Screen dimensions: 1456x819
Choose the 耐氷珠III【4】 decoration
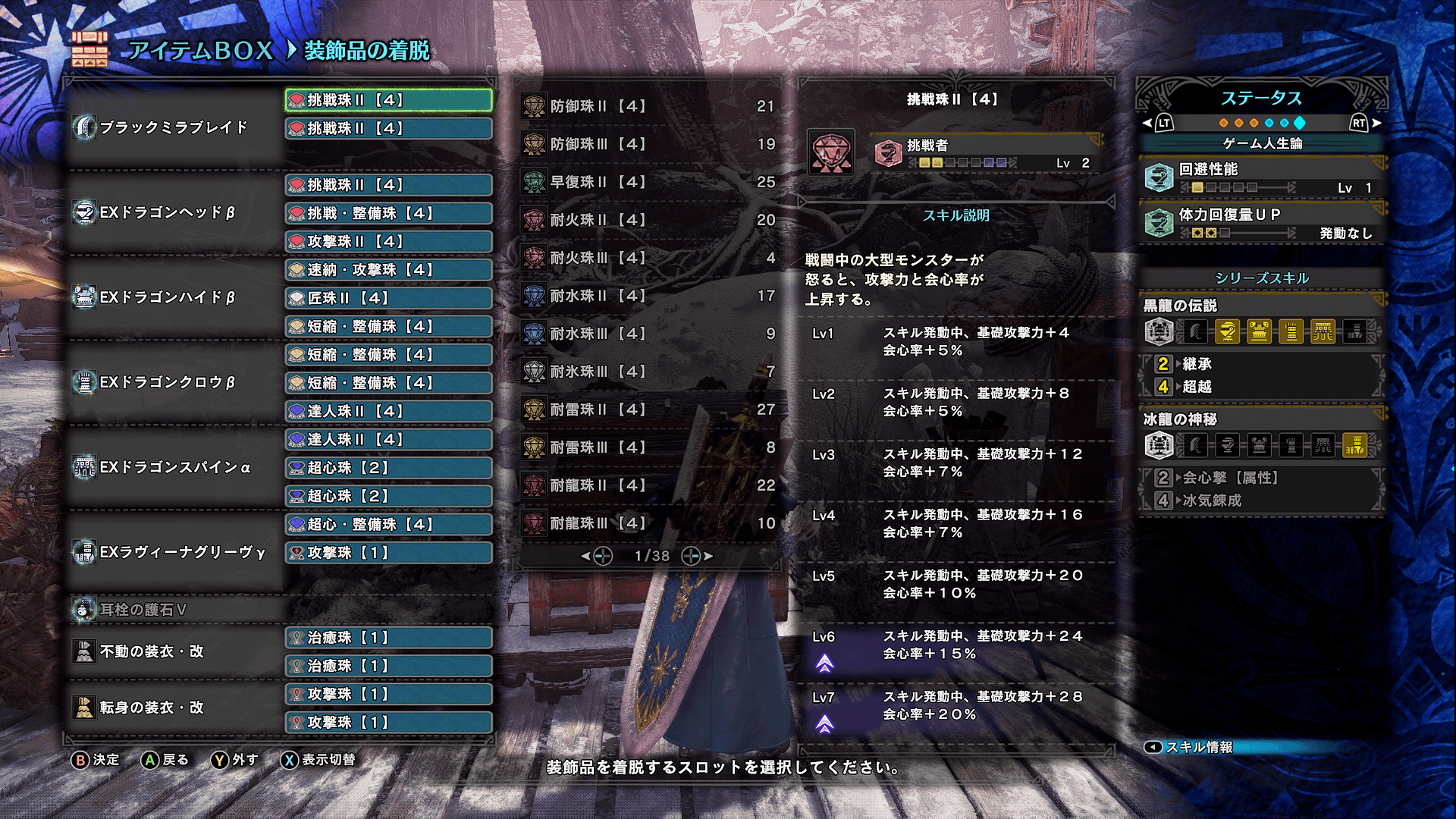(648, 372)
